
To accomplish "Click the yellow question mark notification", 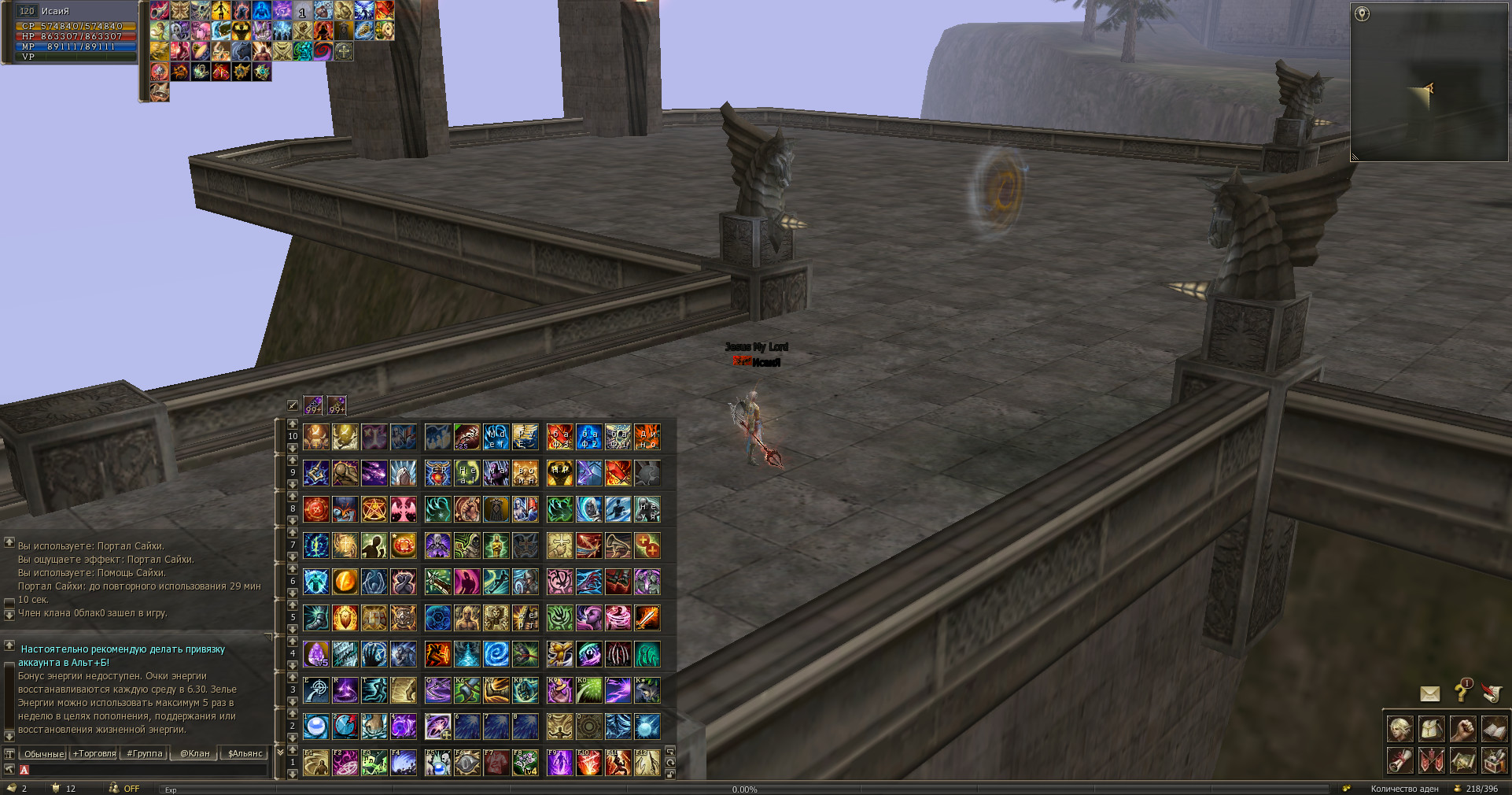I will [1462, 692].
